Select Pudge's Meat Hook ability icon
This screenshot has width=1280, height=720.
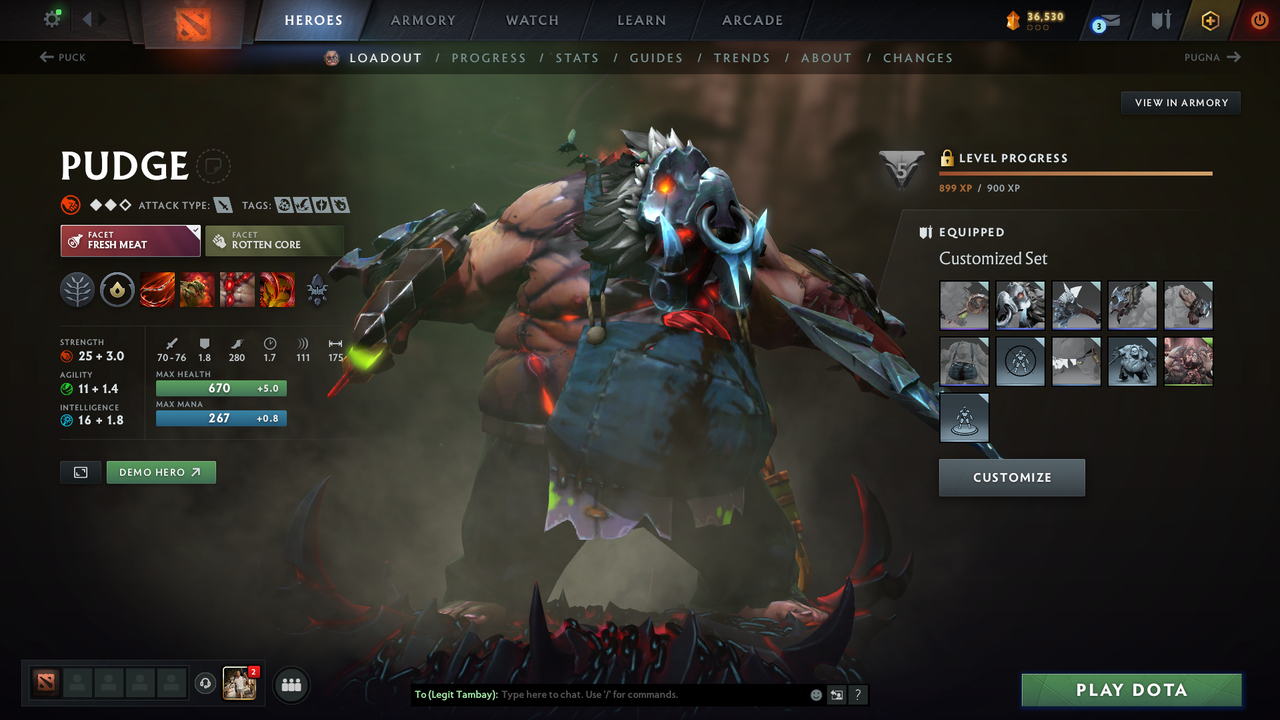coord(157,290)
